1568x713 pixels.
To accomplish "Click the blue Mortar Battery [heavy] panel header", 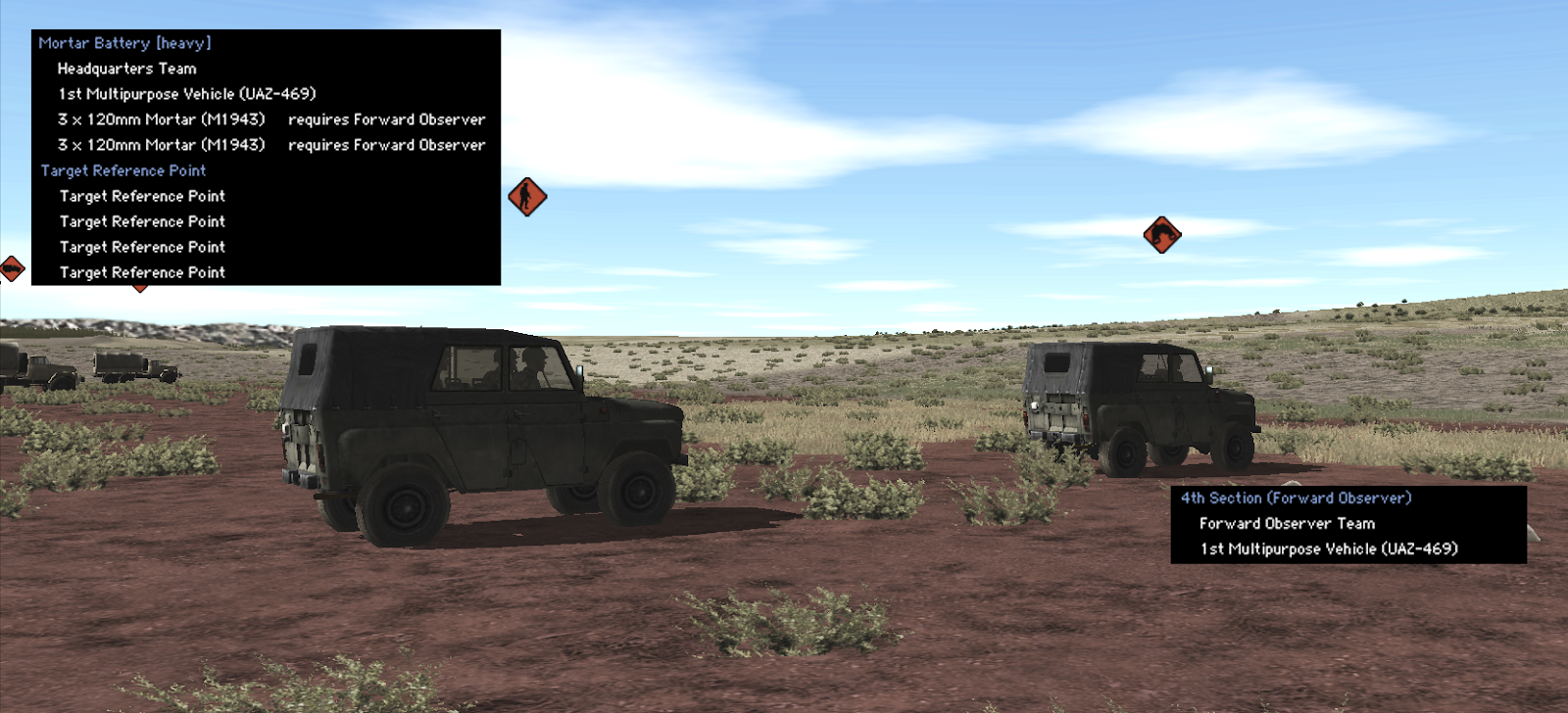I will (122, 42).
